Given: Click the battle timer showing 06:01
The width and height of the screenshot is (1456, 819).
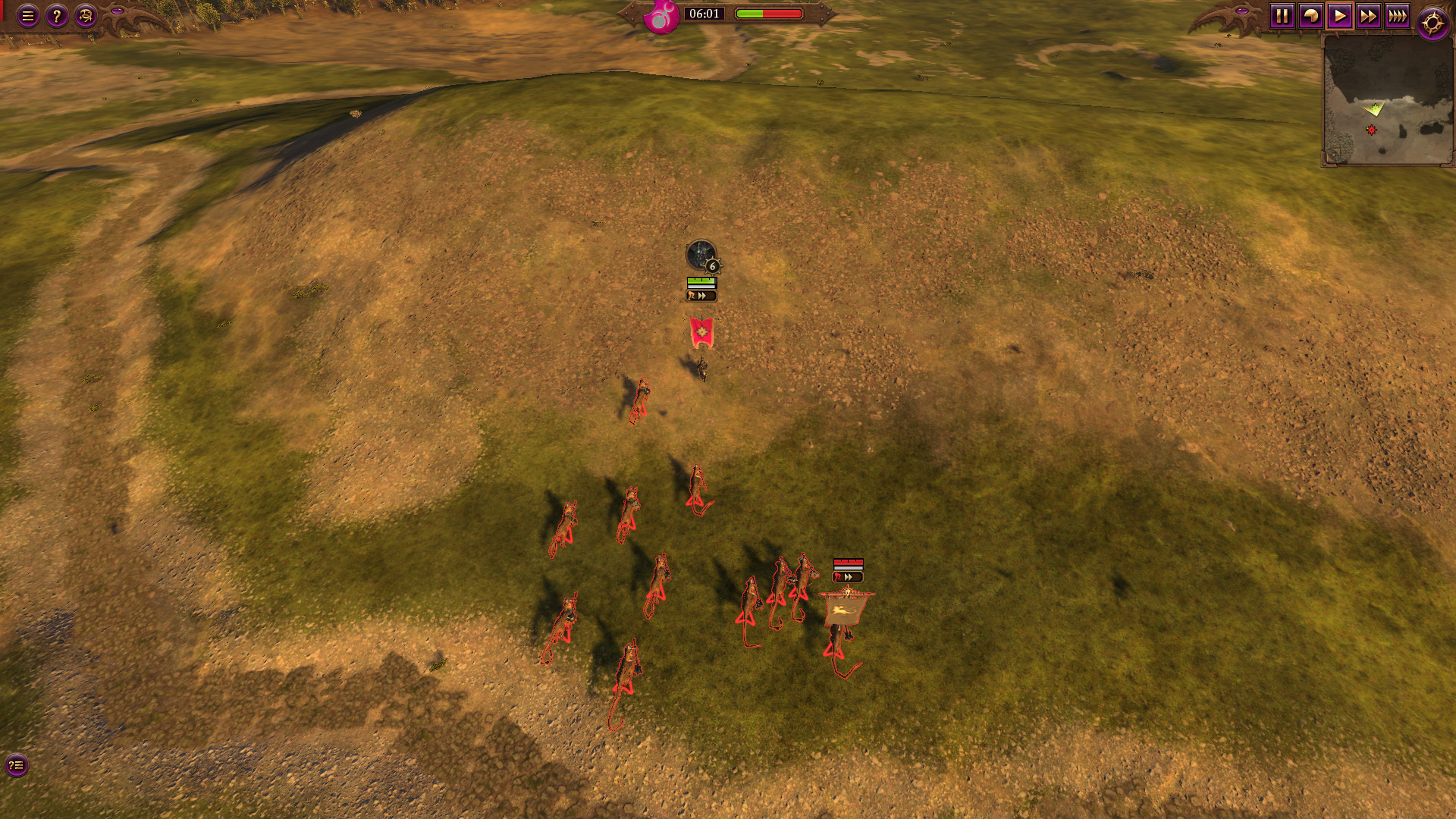Looking at the screenshot, I should 705,14.
